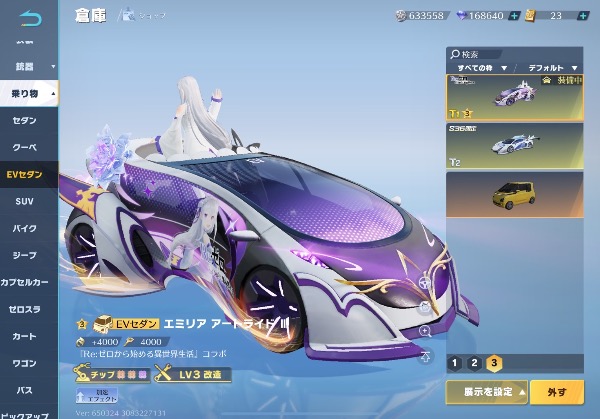The width and height of the screenshot is (600, 419).
Task: Go back with the return arrow
Action: [x=32, y=16]
